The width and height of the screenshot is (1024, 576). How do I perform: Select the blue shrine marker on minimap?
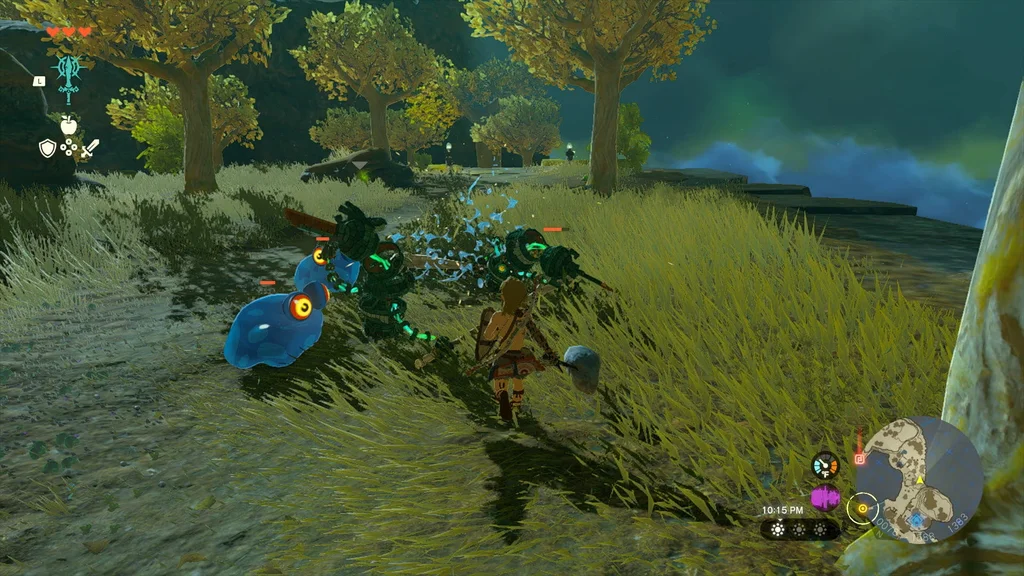click(x=916, y=521)
